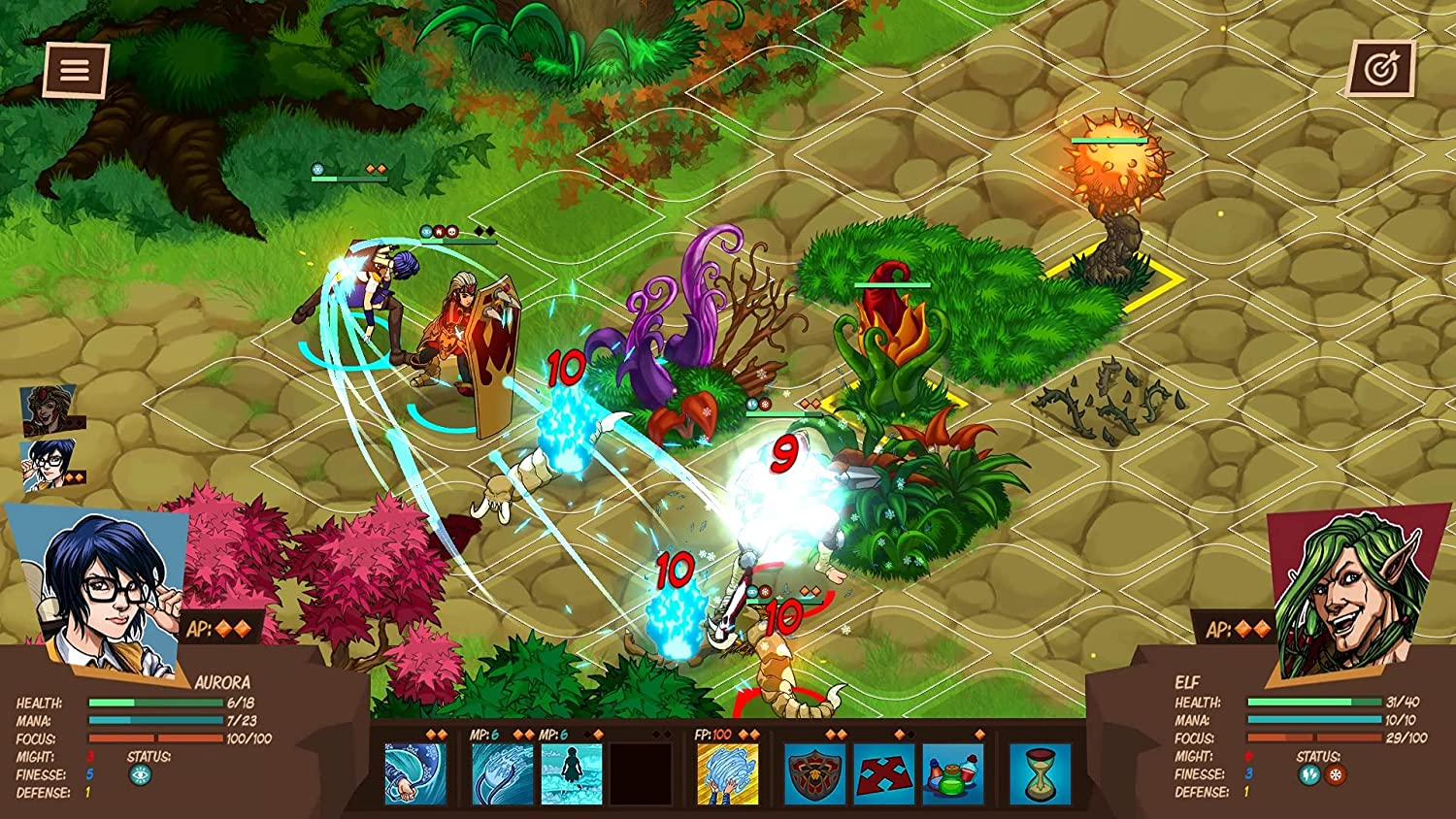
Task: Click Aurora's health bar
Action: point(155,701)
